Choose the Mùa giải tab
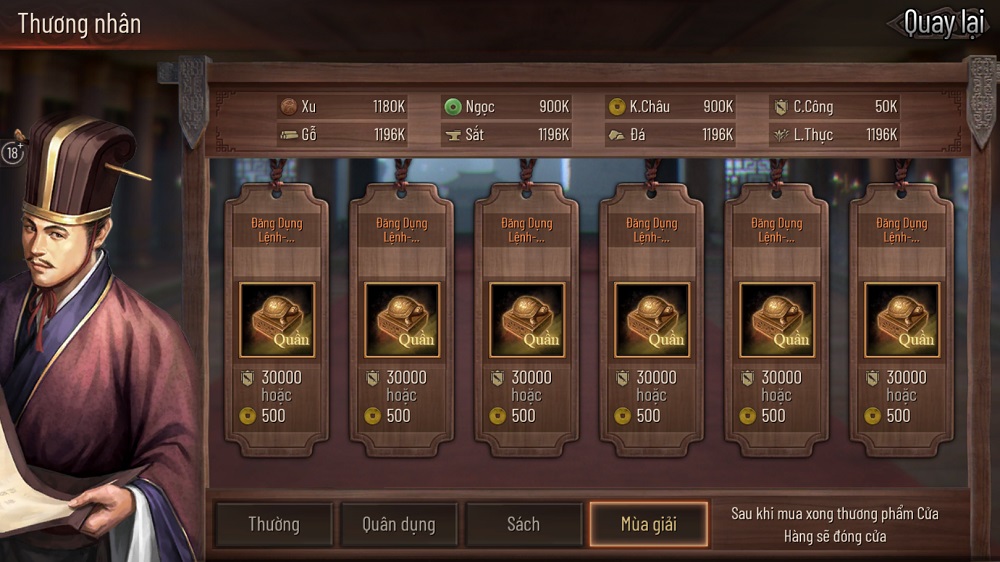This screenshot has height=562, width=1000. (648, 525)
